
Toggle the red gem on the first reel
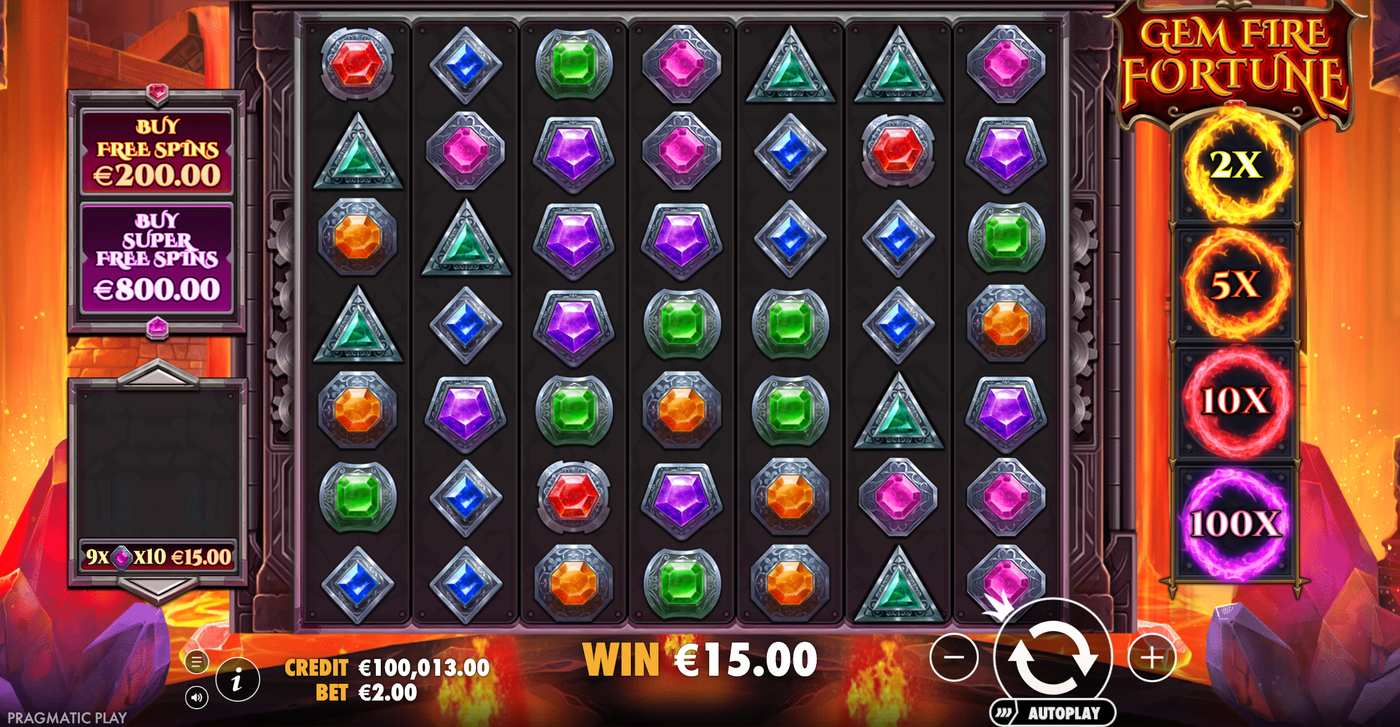coord(357,63)
